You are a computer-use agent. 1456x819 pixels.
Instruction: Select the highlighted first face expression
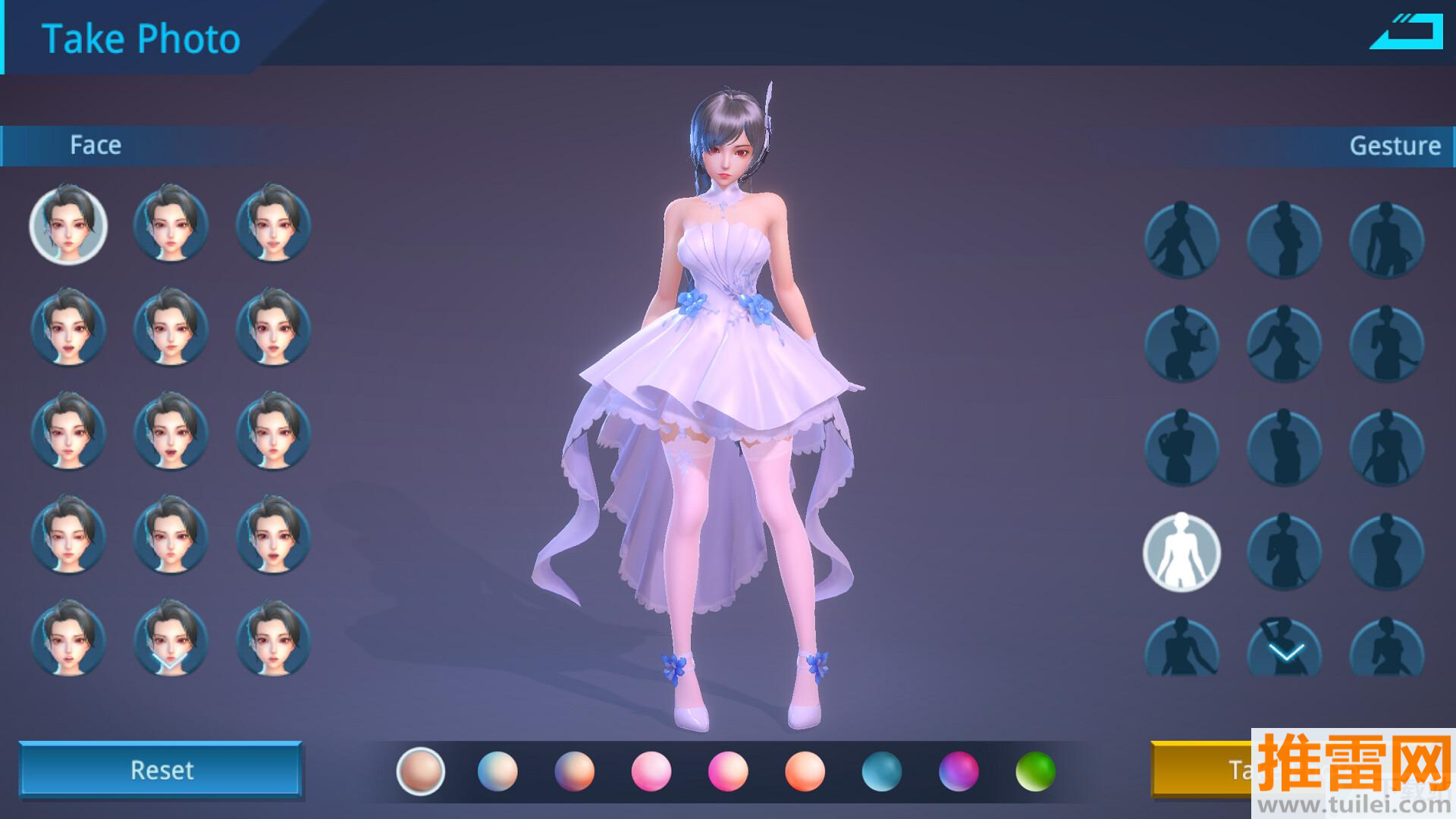tap(68, 225)
